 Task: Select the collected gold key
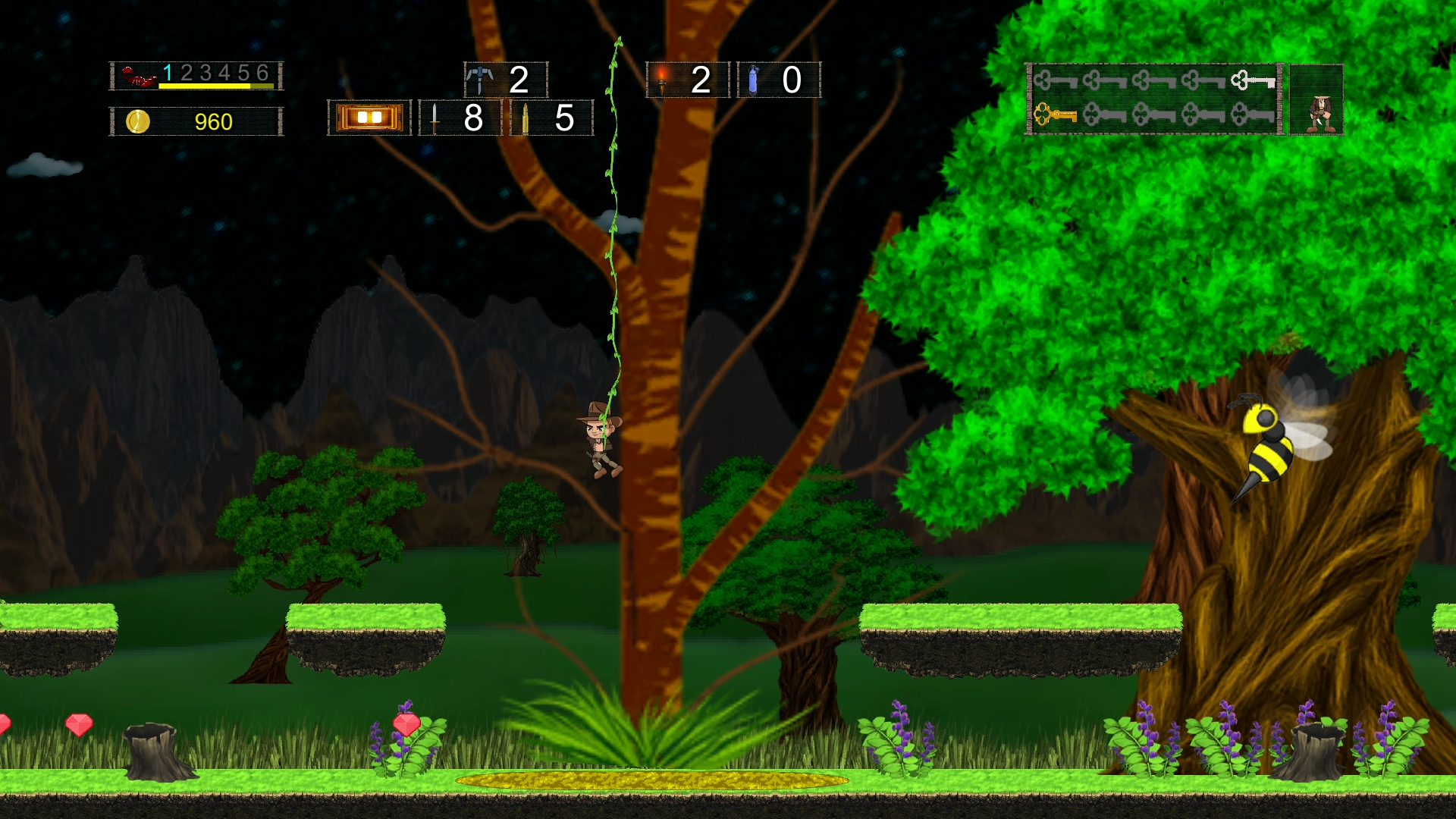(1055, 115)
